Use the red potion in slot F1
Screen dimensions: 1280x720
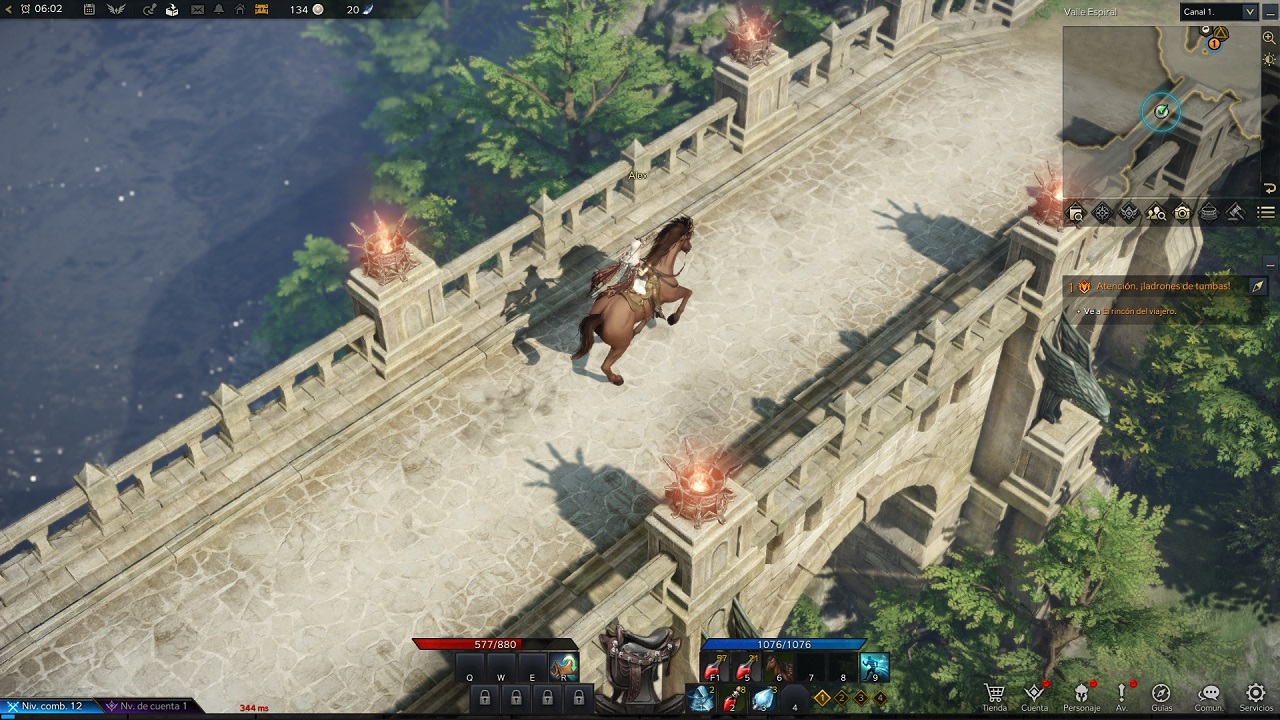(x=714, y=667)
